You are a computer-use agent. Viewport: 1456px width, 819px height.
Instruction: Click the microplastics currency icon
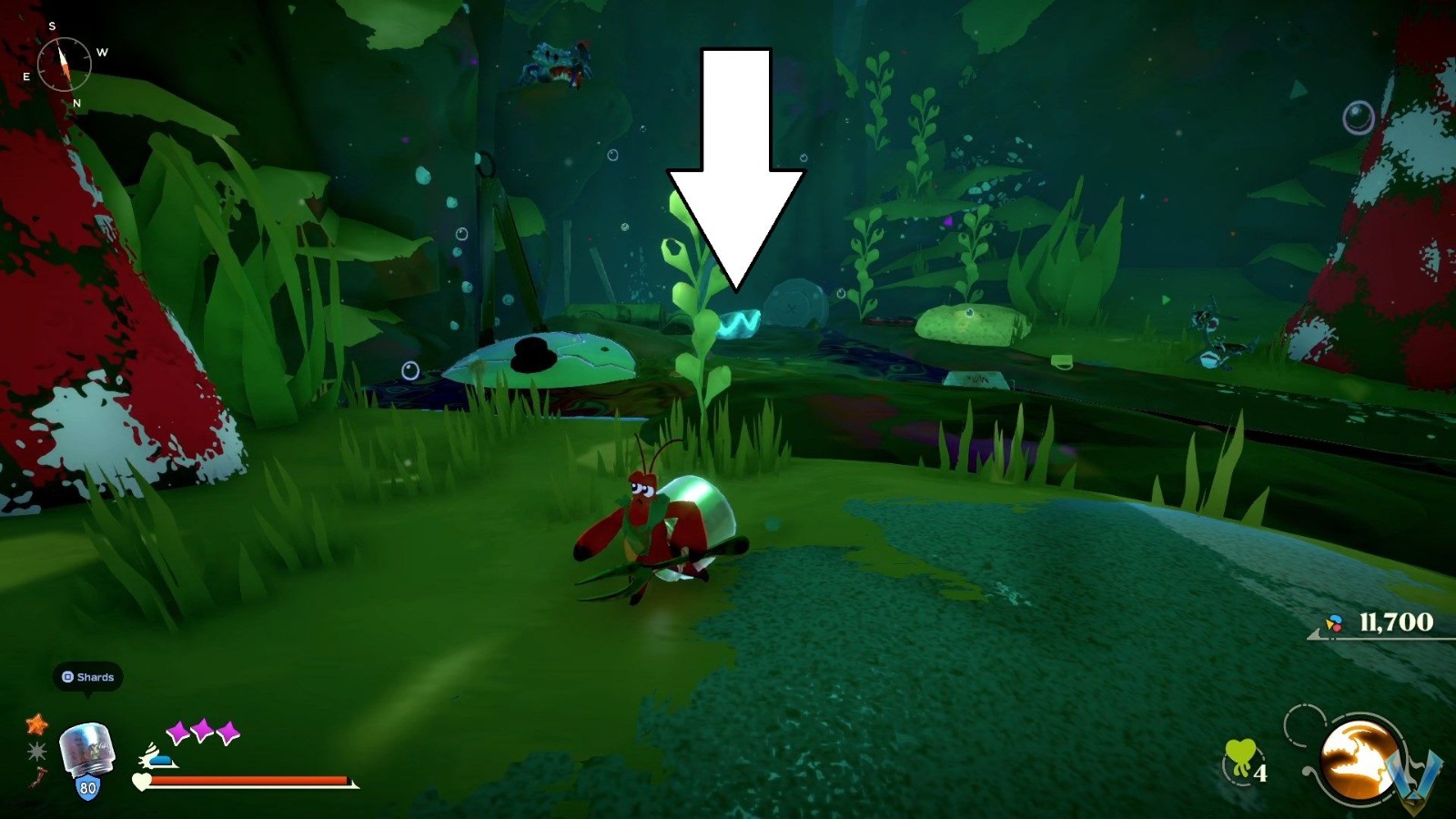pyautogui.click(x=1335, y=623)
